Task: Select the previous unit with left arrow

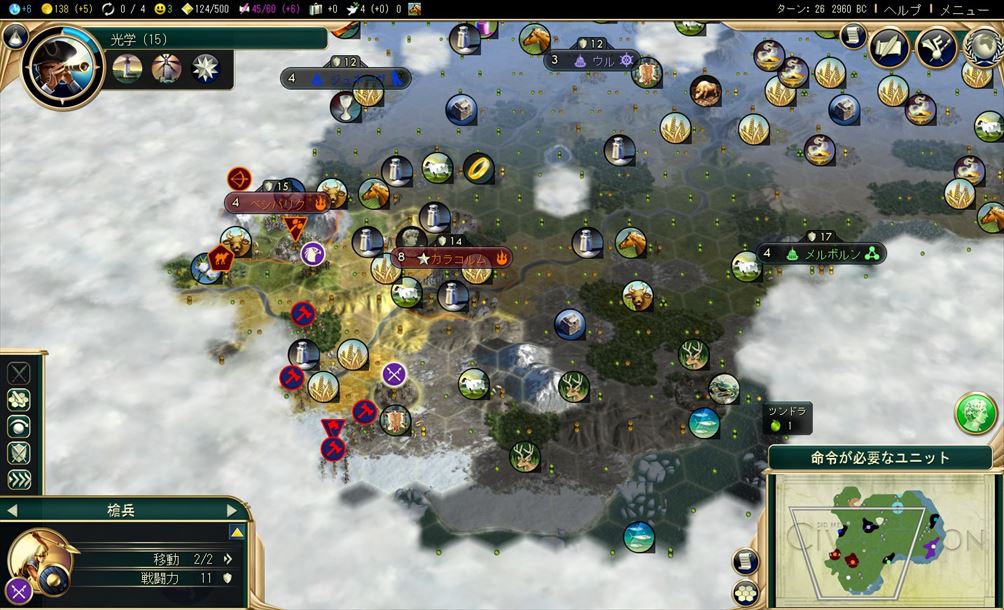Action: coord(12,510)
